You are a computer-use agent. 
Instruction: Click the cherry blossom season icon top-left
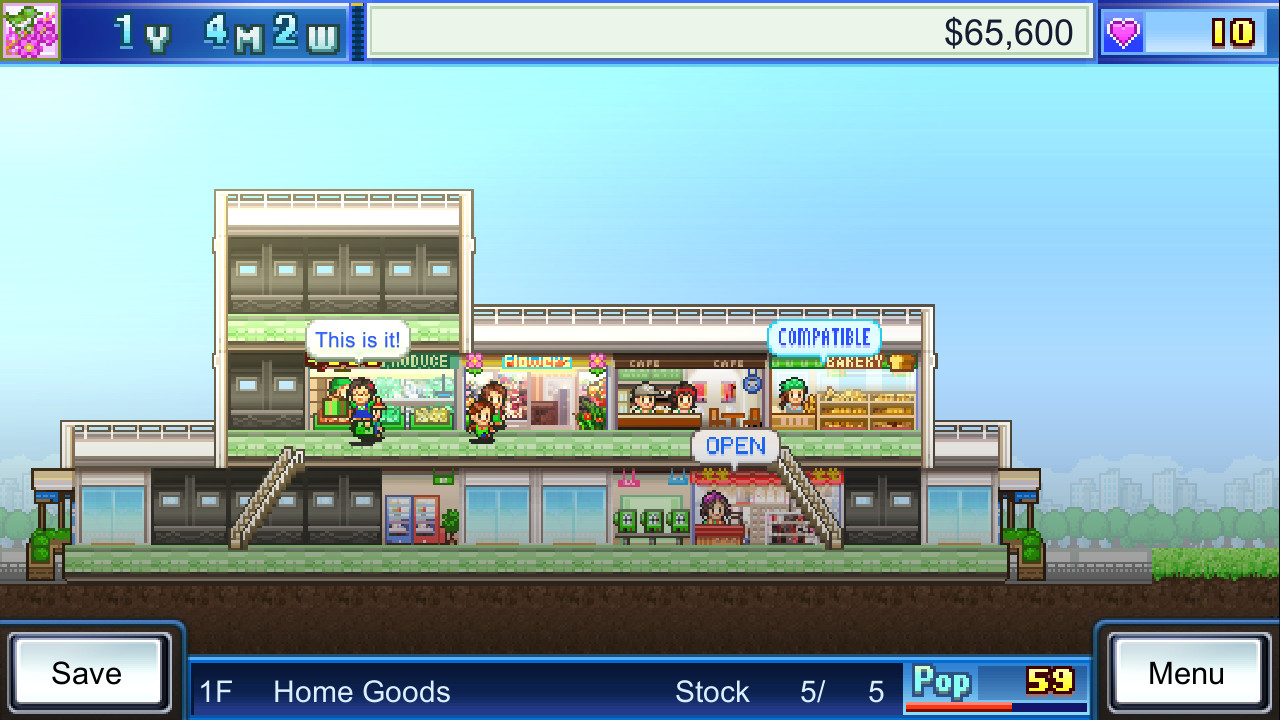tap(30, 31)
